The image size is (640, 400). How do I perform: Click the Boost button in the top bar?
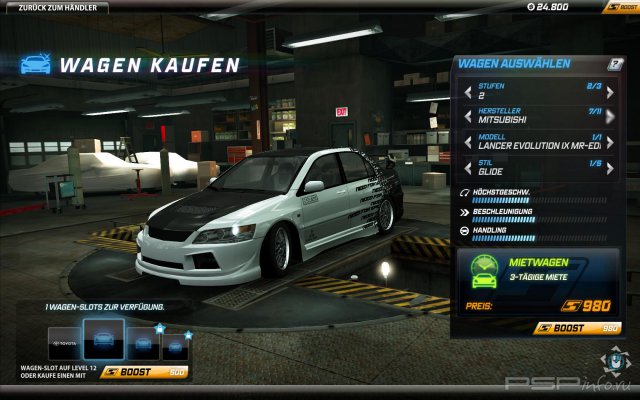click(618, 7)
